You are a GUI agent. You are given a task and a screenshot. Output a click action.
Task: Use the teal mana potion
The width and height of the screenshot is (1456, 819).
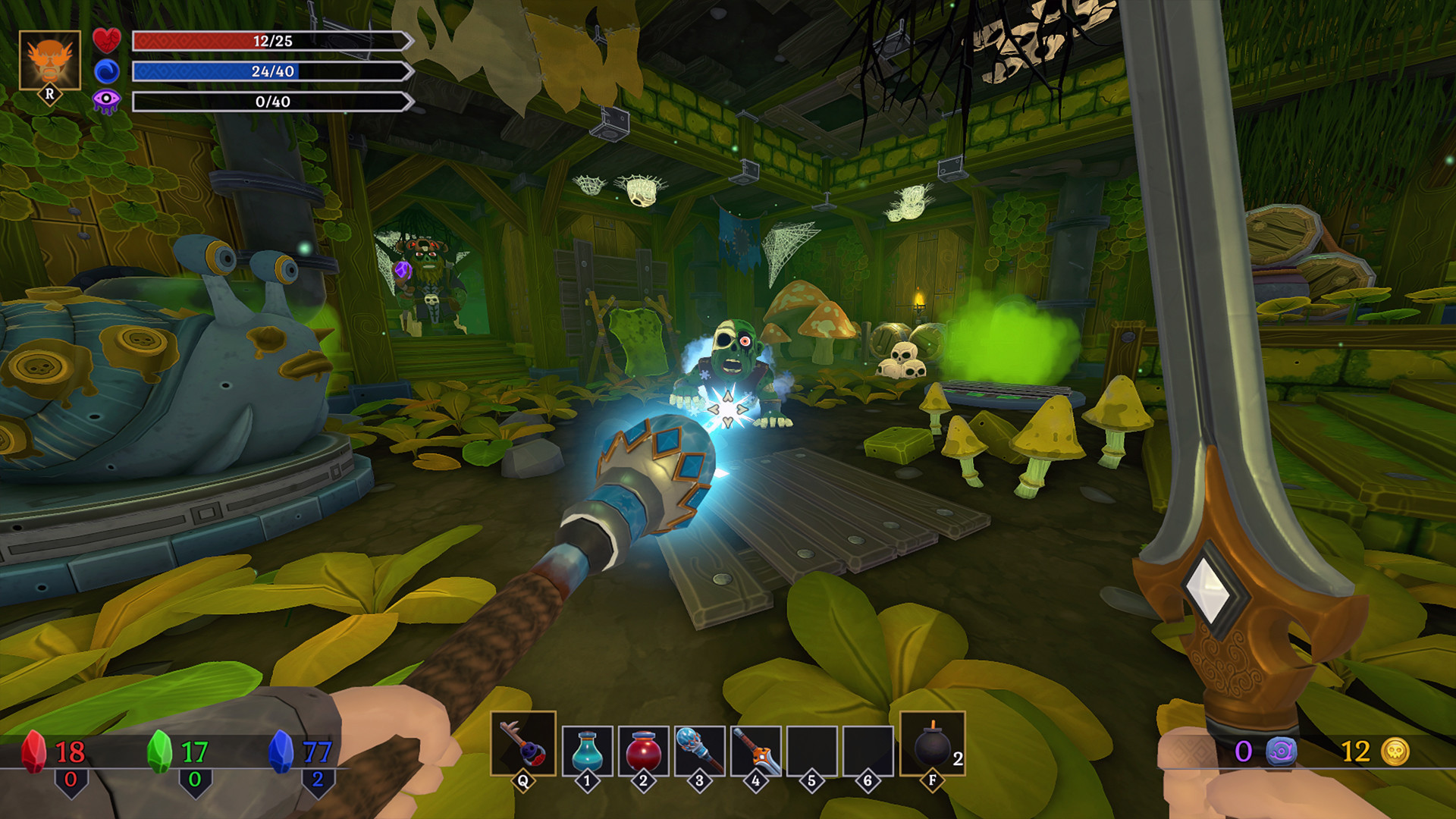(x=587, y=750)
